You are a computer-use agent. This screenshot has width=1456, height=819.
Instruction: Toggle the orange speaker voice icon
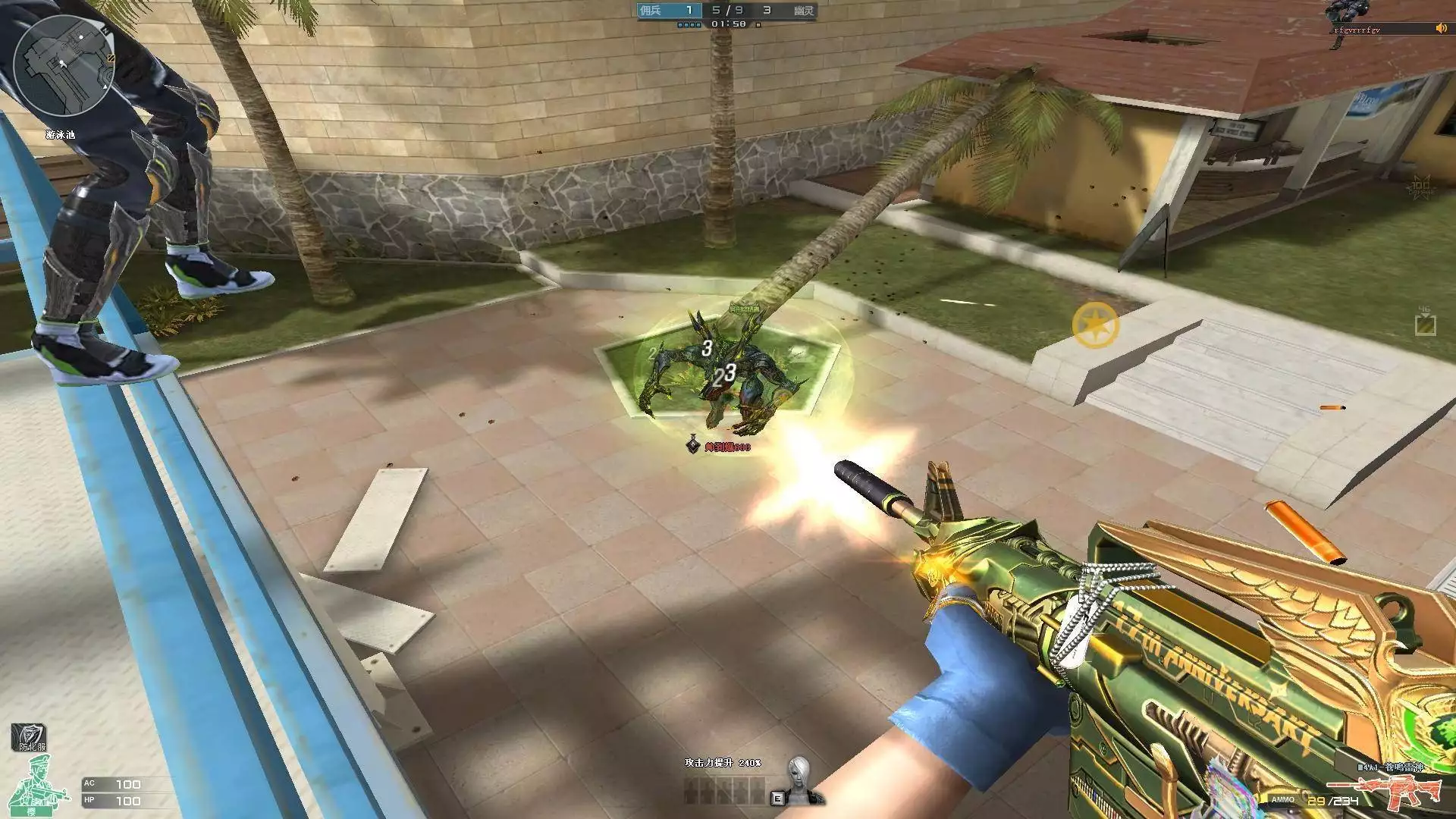point(1441,29)
